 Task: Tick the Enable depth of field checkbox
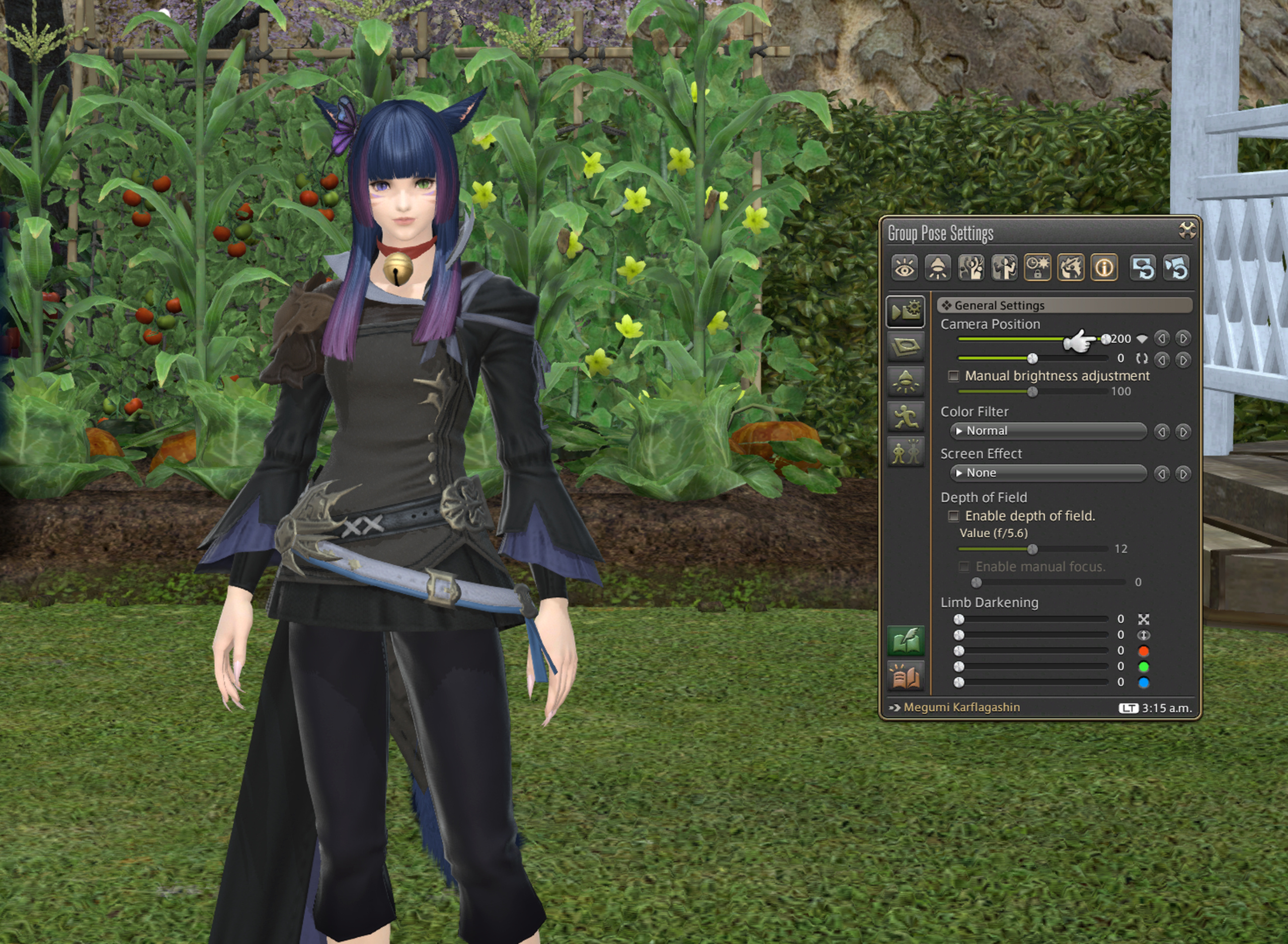click(x=953, y=516)
